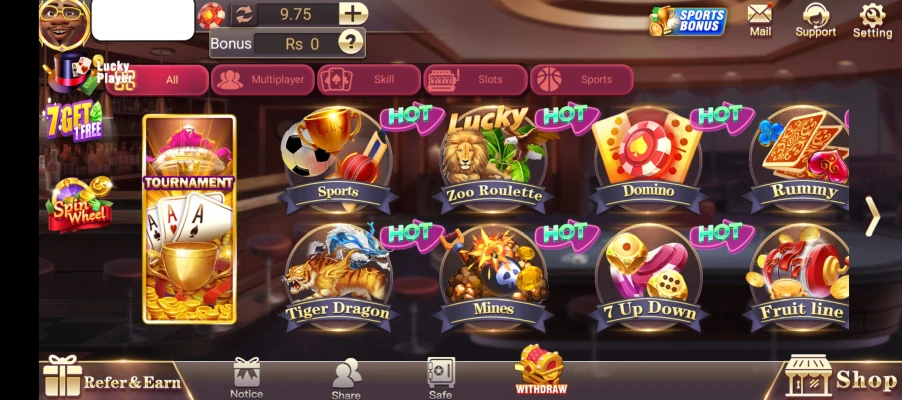This screenshot has height=400, width=902.
Task: Enter the Tournament banner
Action: [189, 220]
